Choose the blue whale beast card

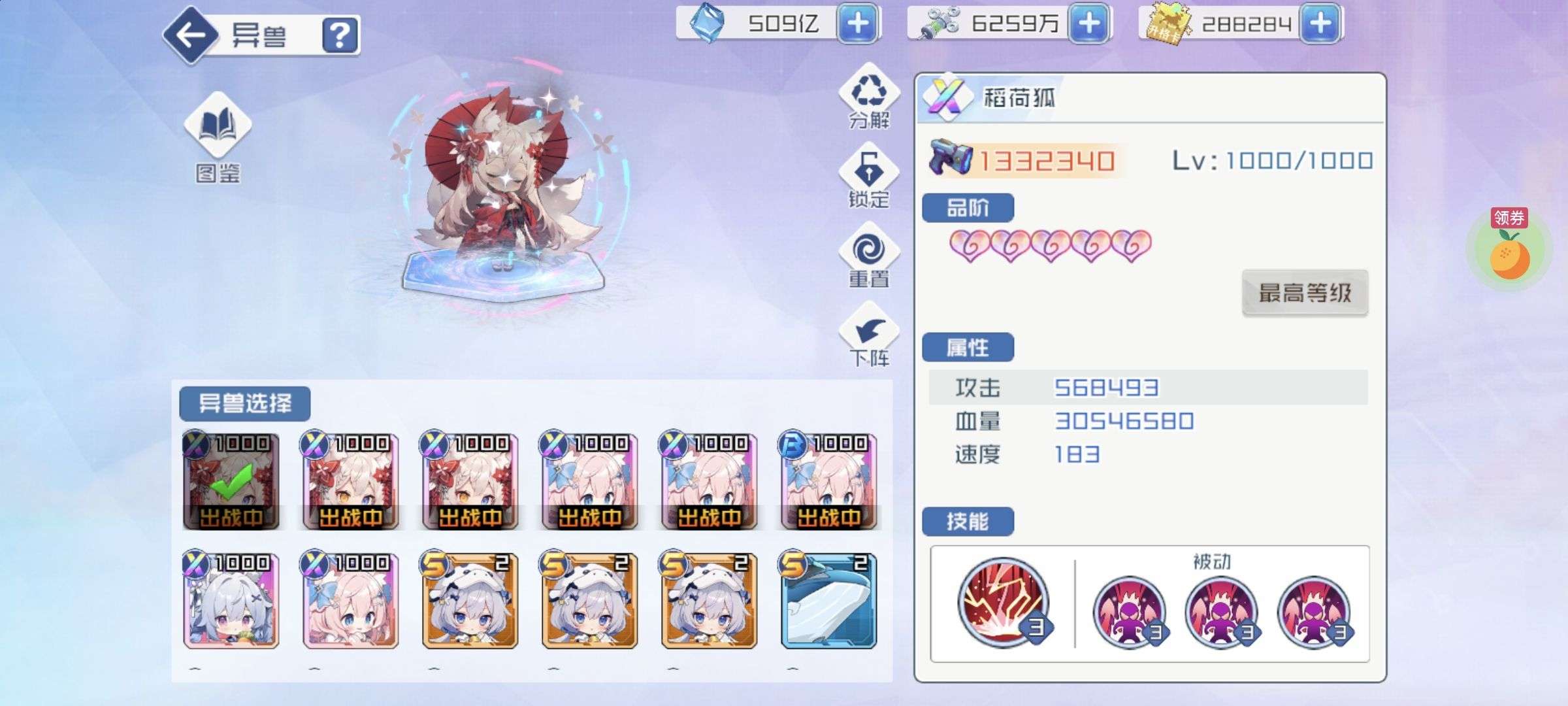(828, 601)
